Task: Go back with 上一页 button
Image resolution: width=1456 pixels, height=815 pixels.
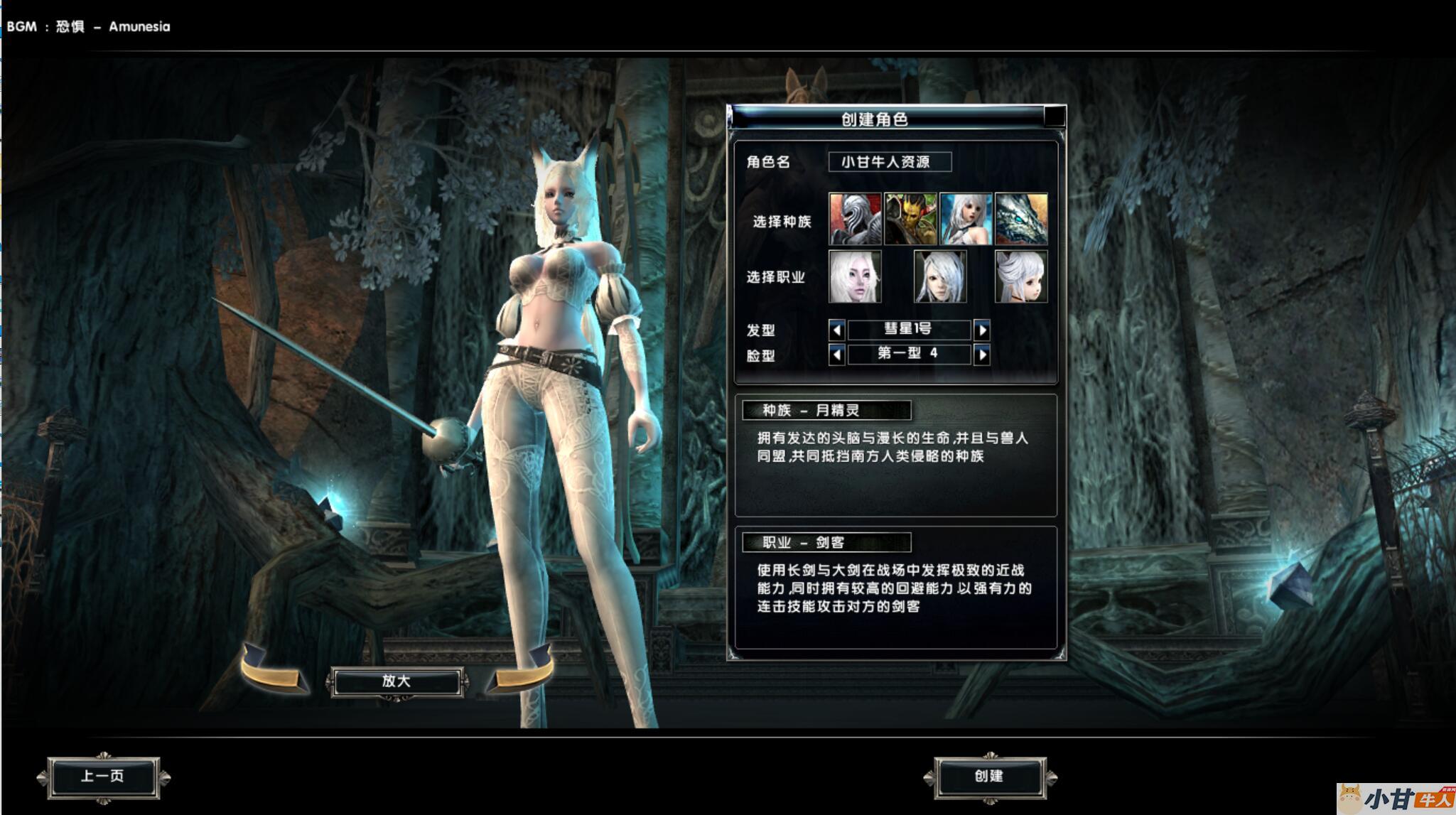Action: (103, 777)
